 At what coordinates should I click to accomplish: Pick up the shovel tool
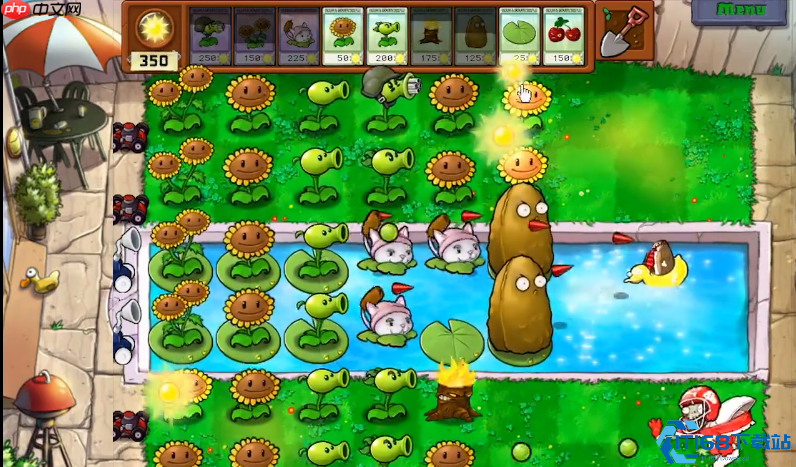pyautogui.click(x=625, y=32)
